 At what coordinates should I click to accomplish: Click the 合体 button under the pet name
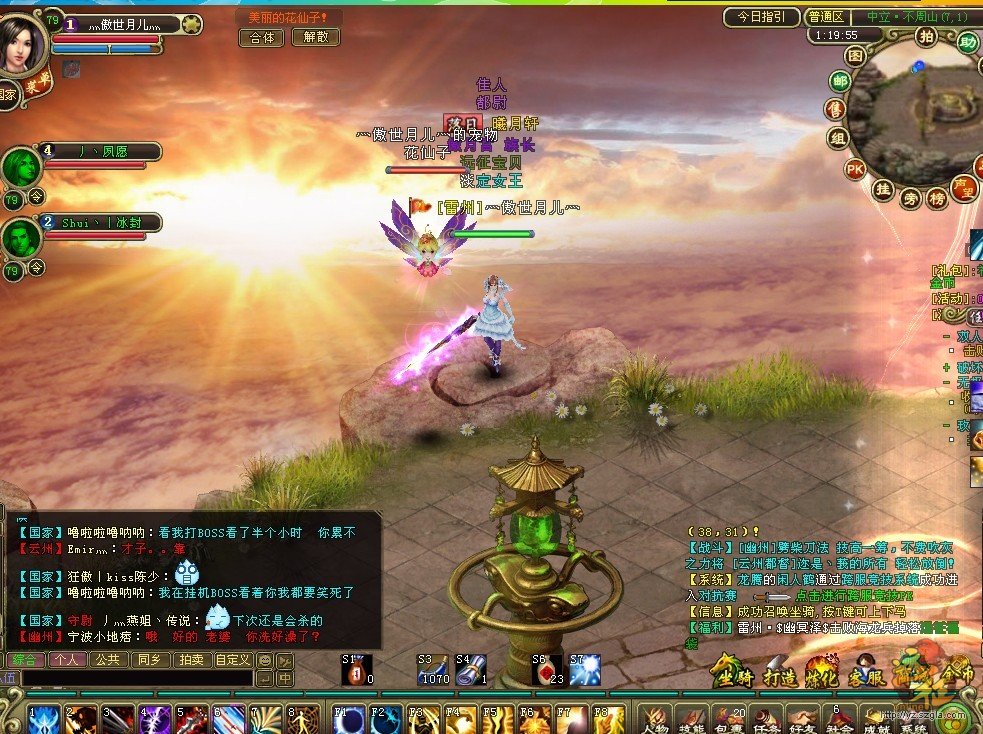(x=261, y=37)
